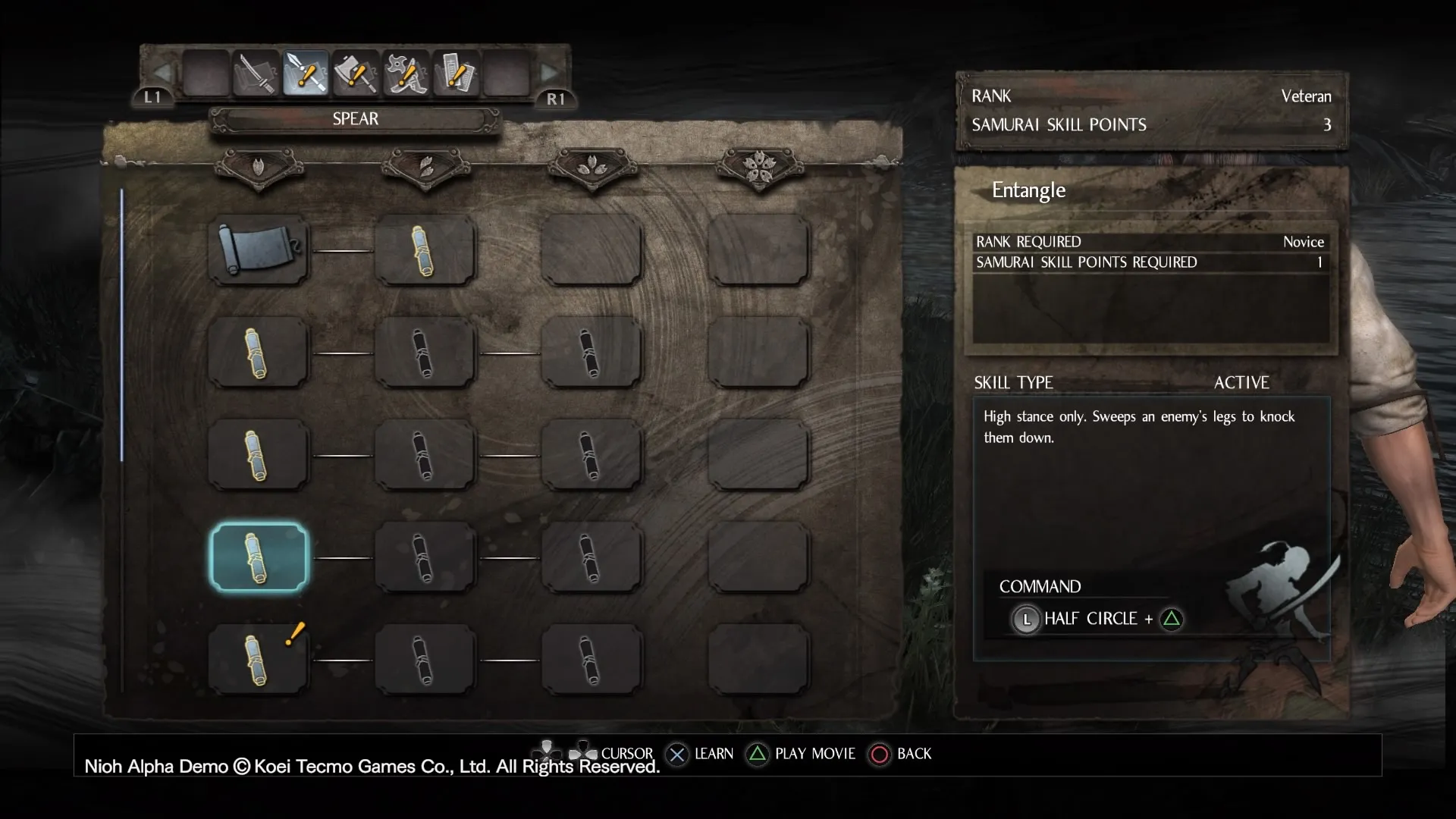Click the left arrow beside the weapon tabs
Image resolution: width=1456 pixels, height=819 pixels.
pos(162,74)
